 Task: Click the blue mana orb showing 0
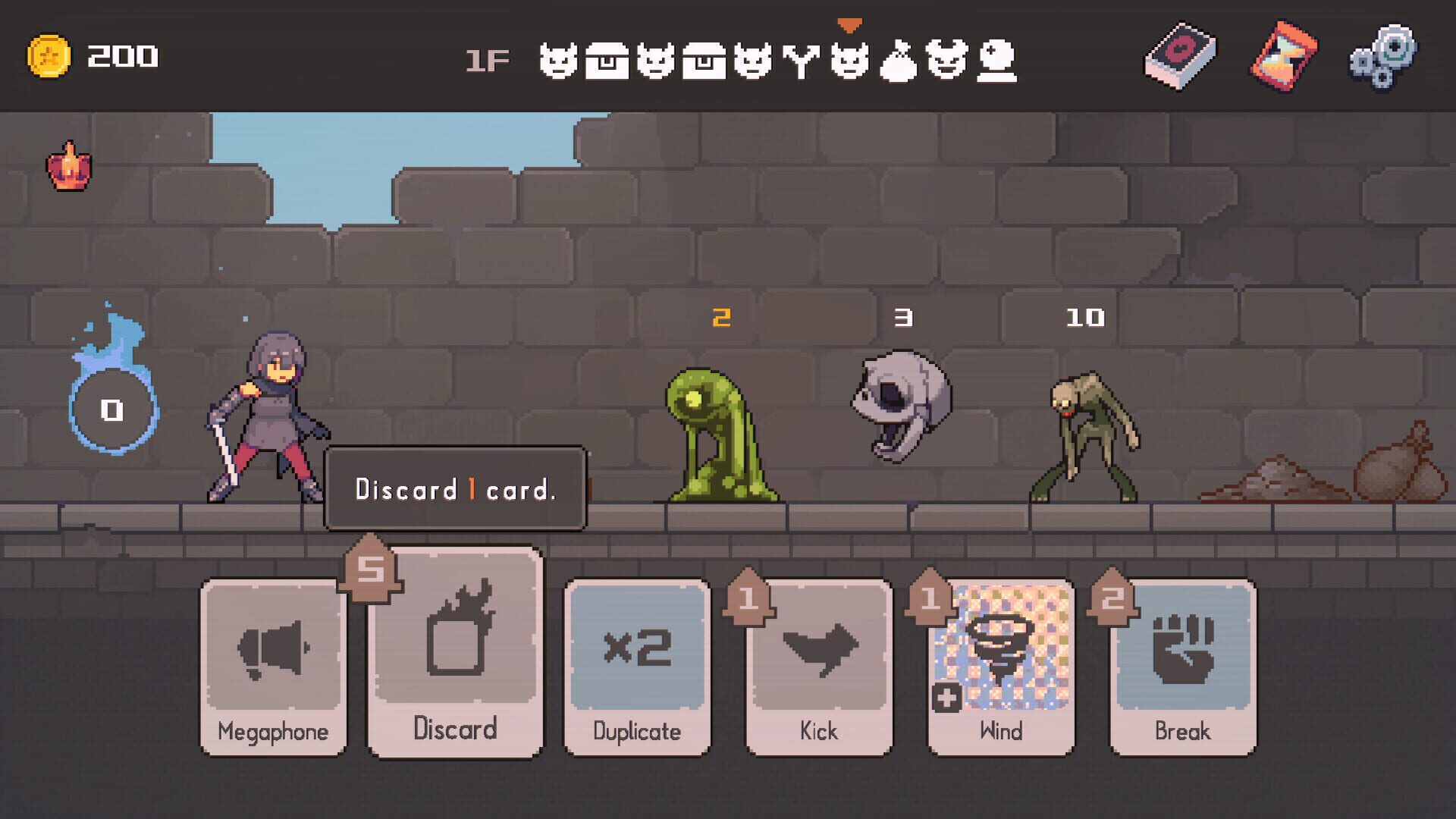[x=111, y=409]
